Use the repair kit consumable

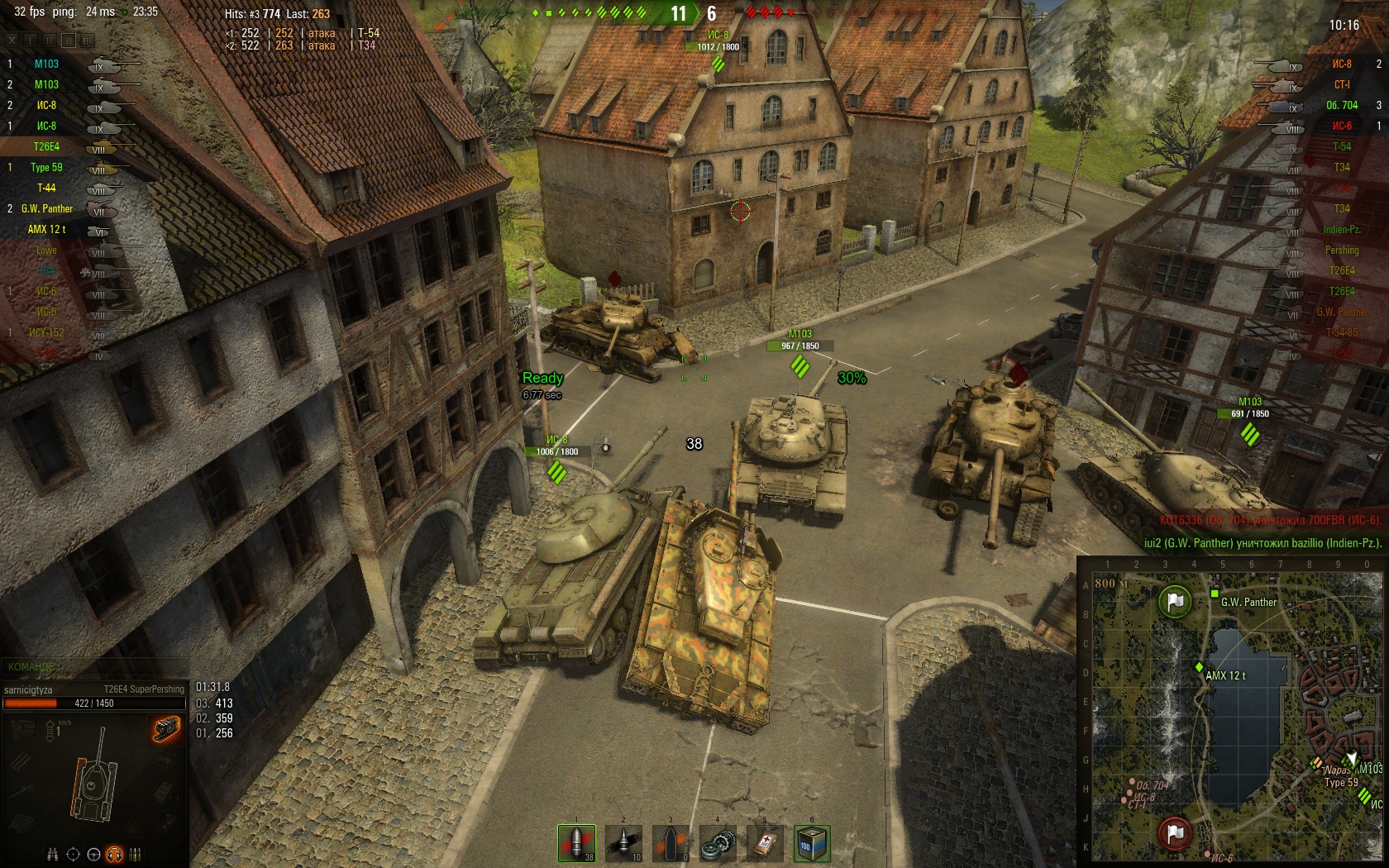[x=717, y=843]
